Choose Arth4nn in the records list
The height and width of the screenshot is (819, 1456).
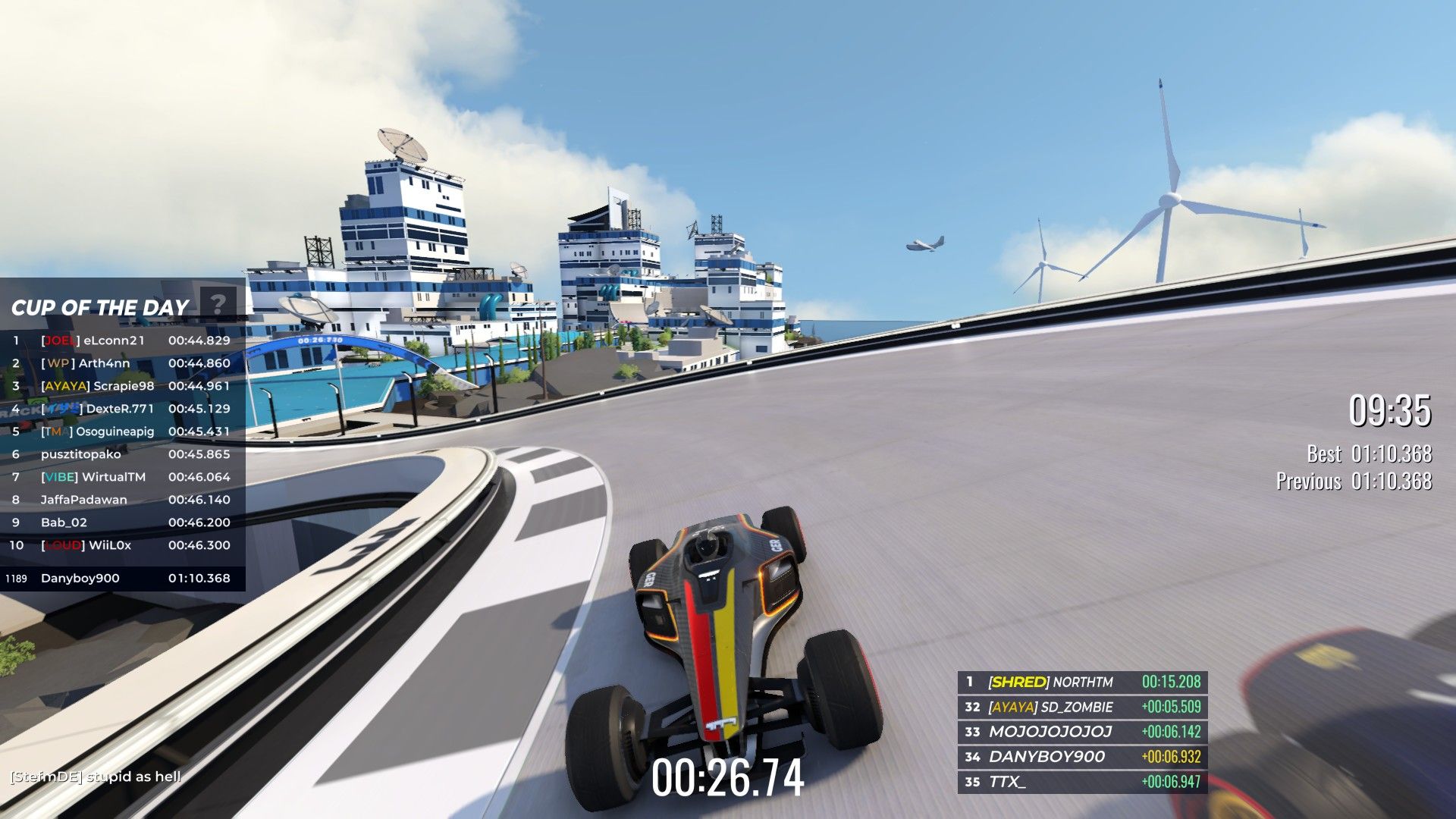pyautogui.click(x=121, y=363)
